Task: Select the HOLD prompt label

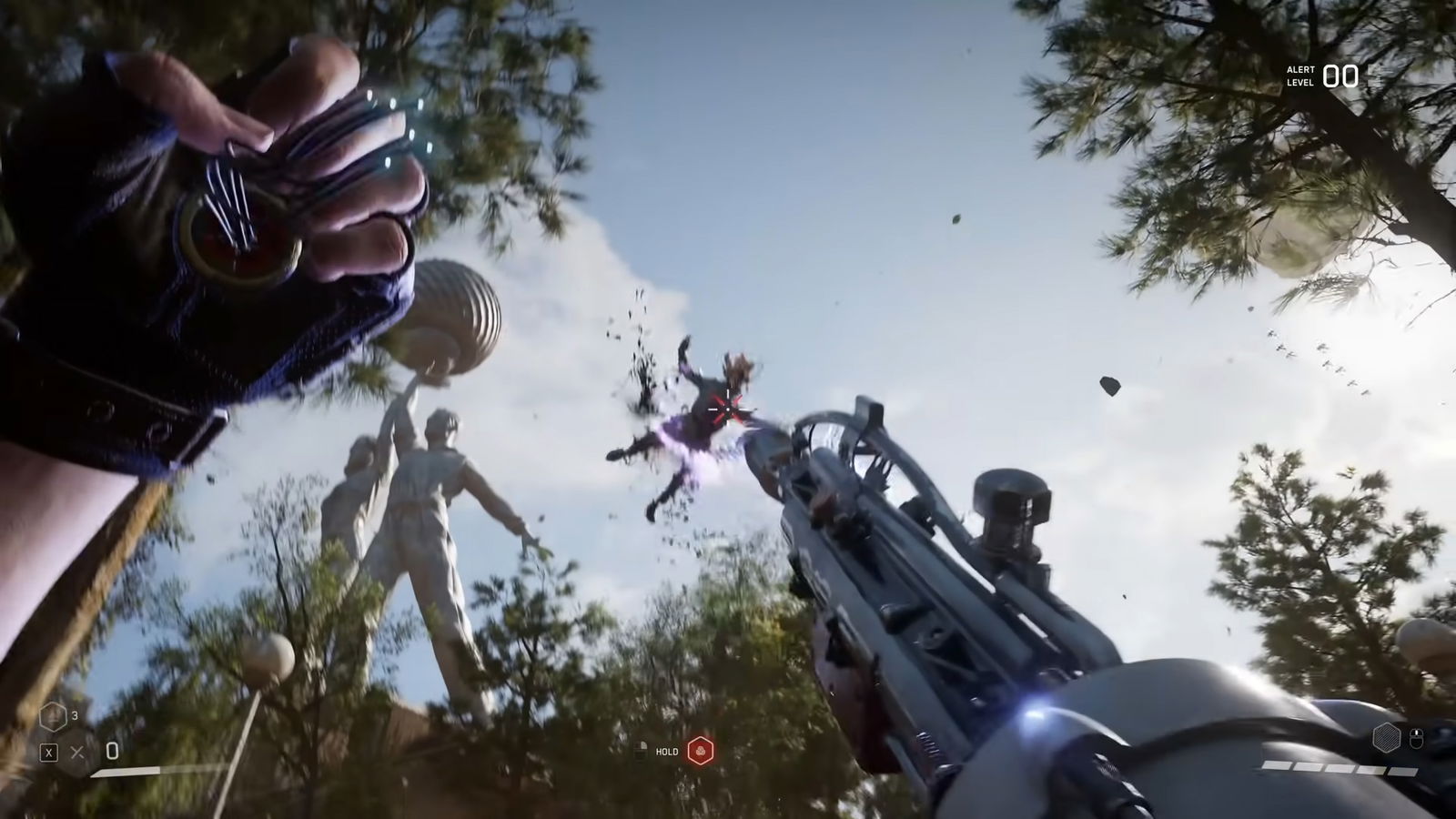Action: click(x=667, y=752)
